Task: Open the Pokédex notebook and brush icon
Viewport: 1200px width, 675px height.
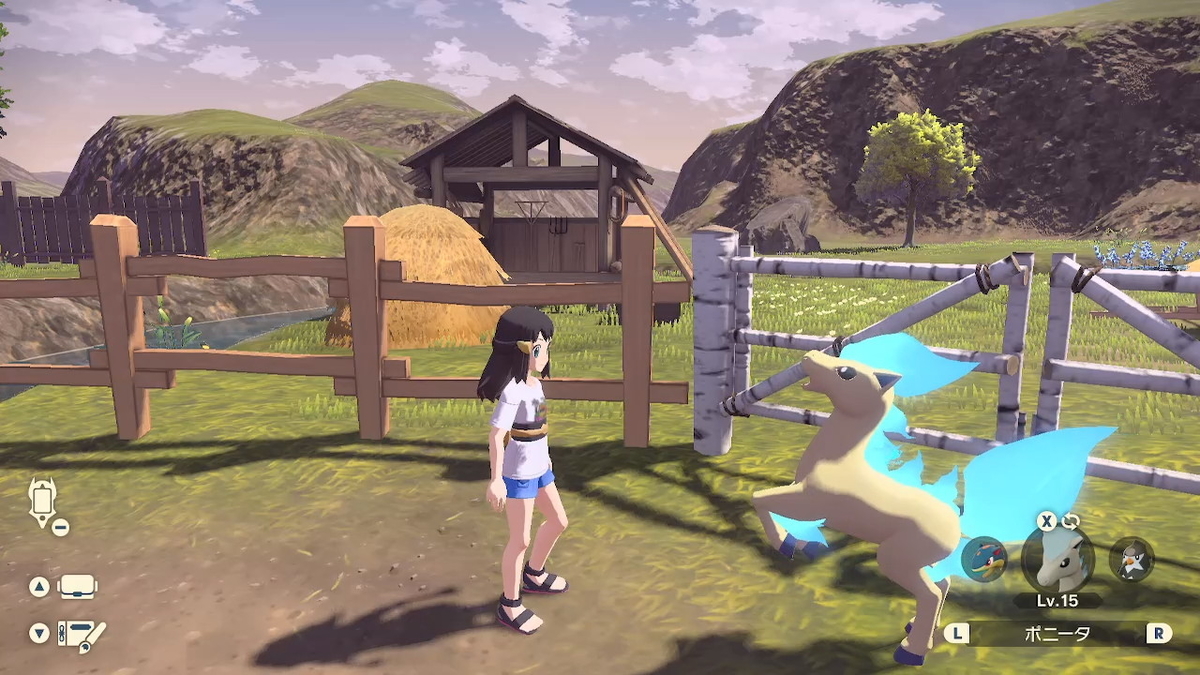Action: click(x=80, y=633)
